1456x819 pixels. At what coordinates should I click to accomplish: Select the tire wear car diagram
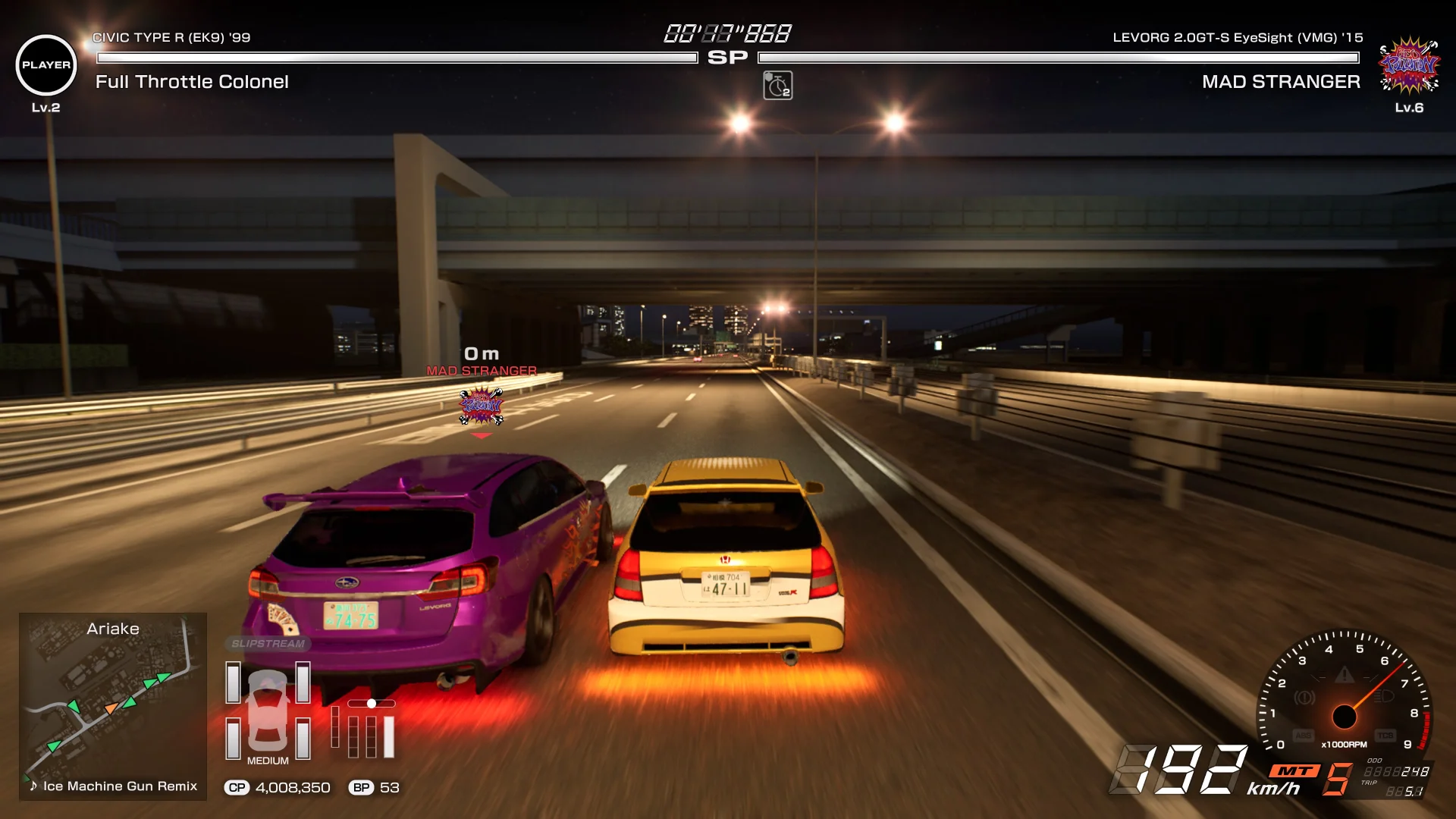(x=268, y=710)
